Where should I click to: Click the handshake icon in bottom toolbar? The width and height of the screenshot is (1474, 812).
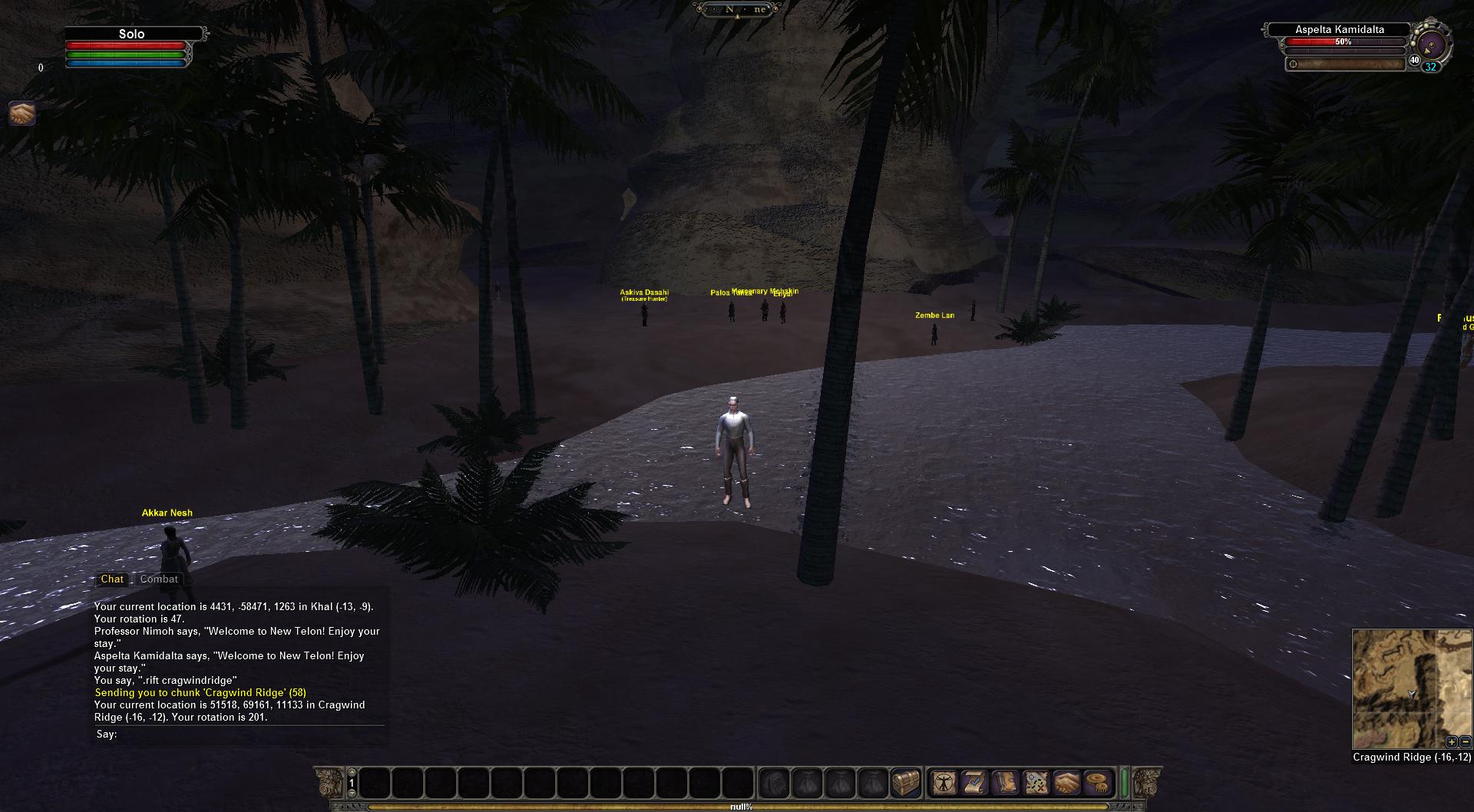(1066, 783)
